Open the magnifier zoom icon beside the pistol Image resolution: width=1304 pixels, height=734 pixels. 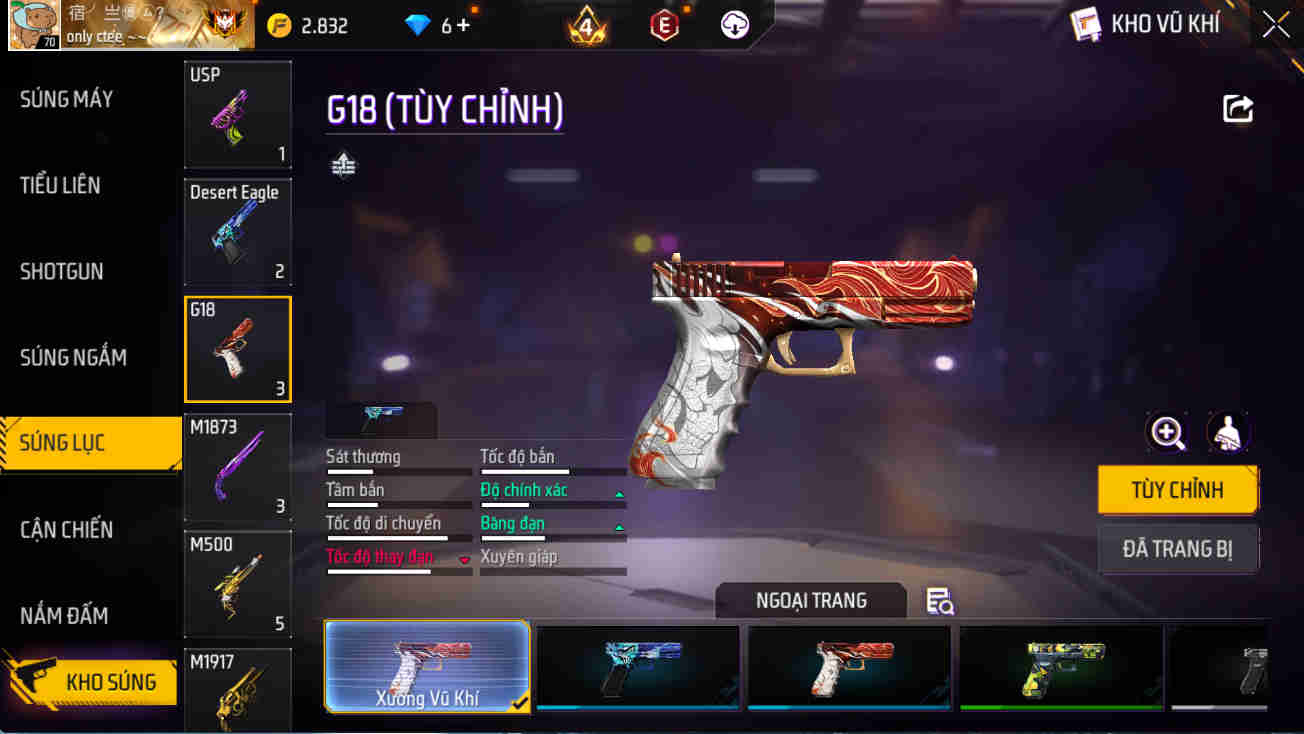click(1168, 432)
